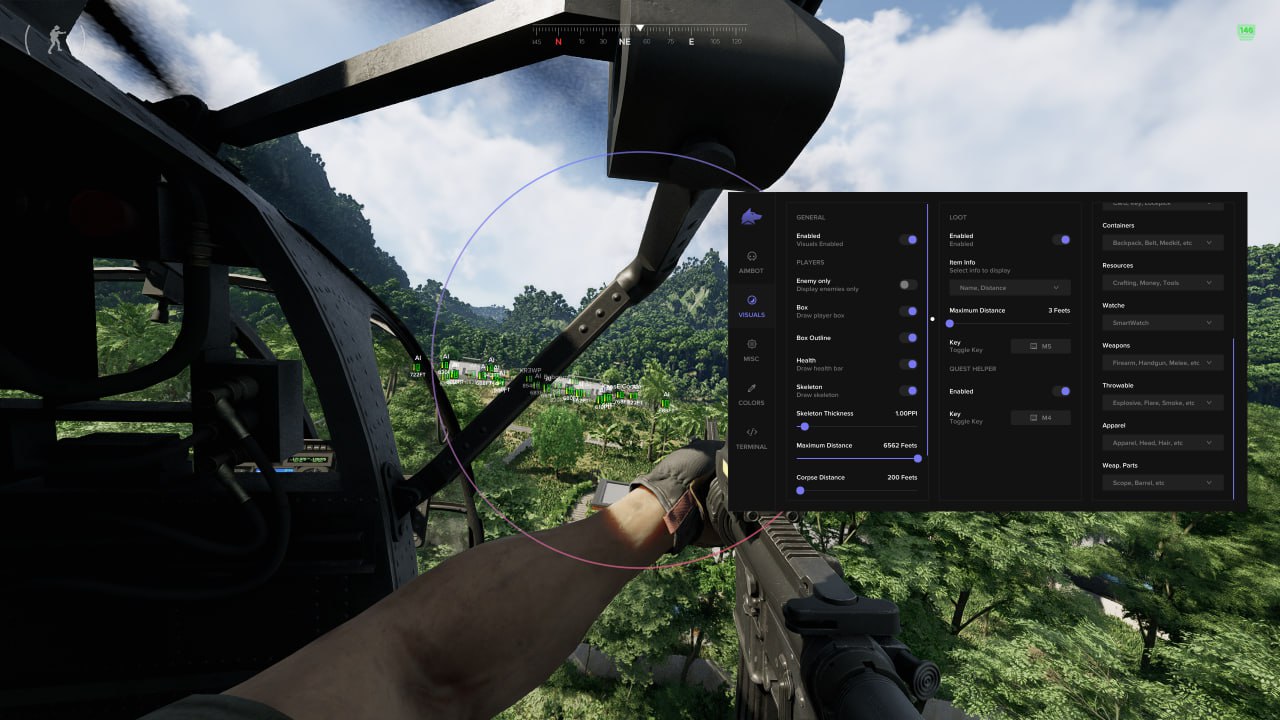Open the Item Info display dropdown
Viewport: 1280px width, 720px height.
(x=1008, y=287)
